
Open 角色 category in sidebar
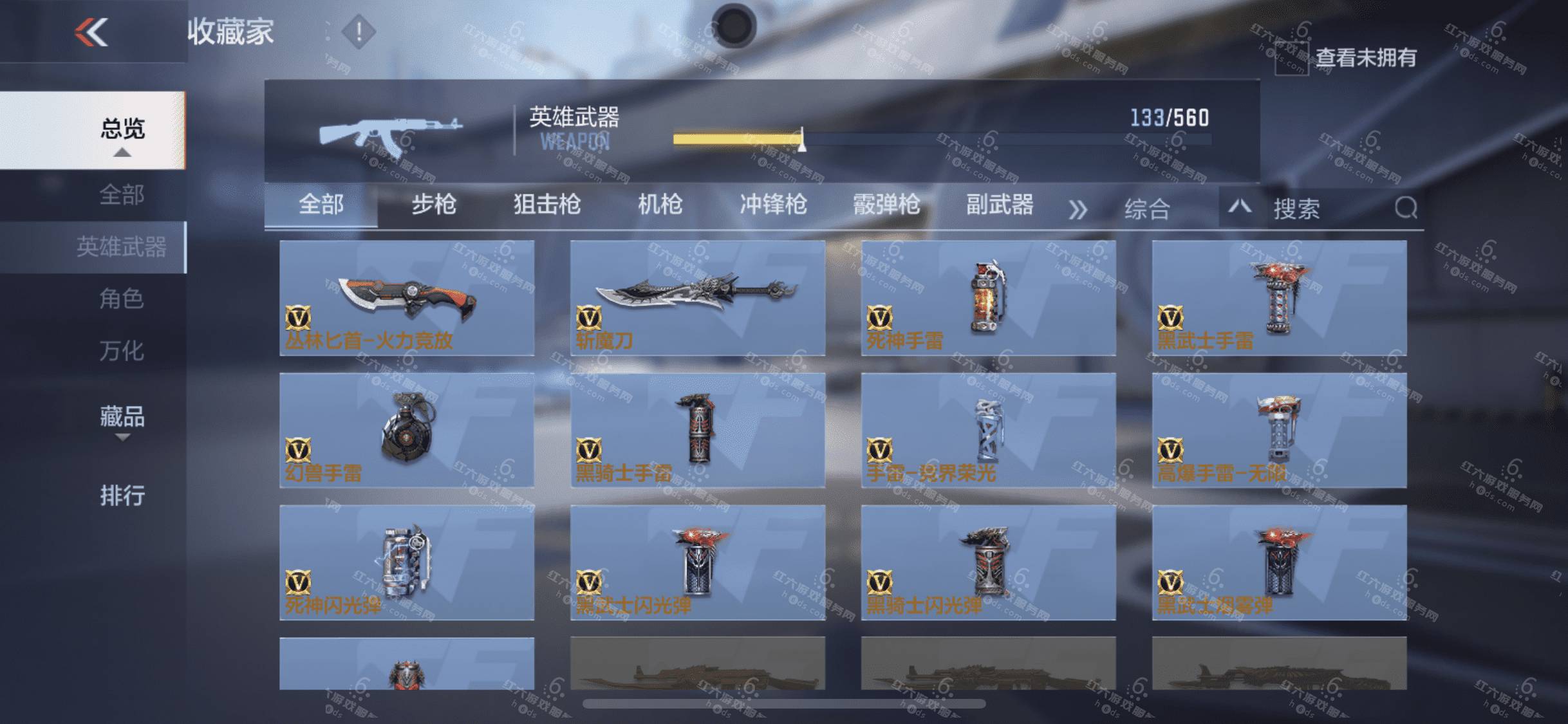point(121,299)
